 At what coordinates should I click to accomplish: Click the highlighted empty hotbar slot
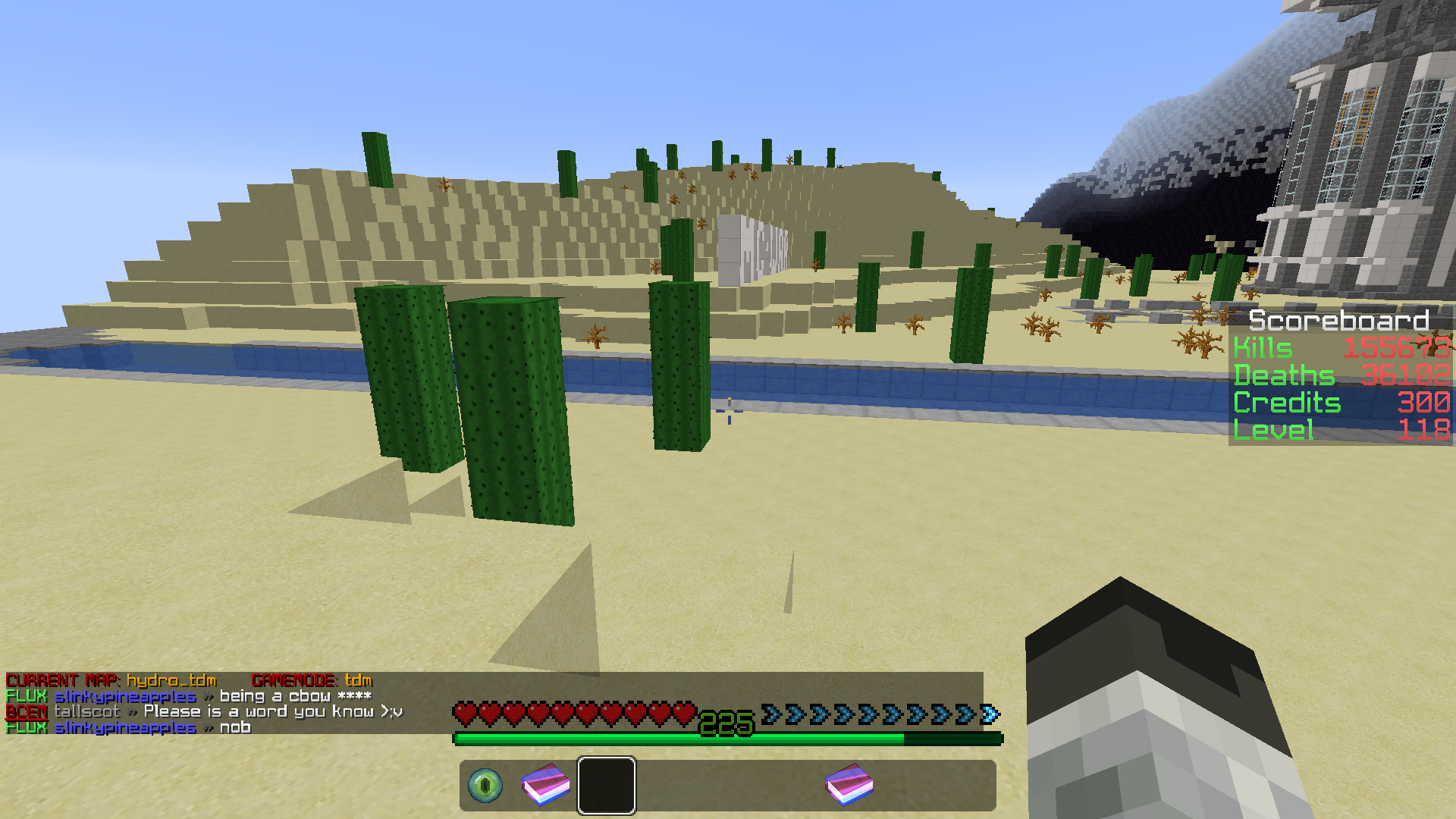point(607,786)
